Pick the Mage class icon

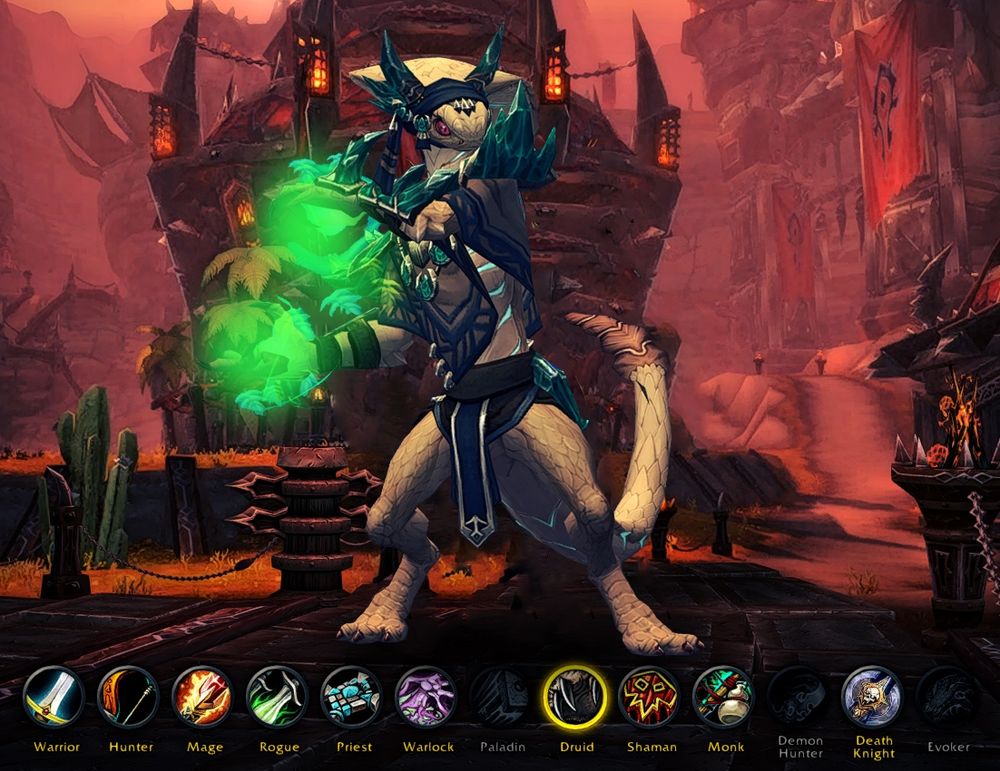click(202, 696)
